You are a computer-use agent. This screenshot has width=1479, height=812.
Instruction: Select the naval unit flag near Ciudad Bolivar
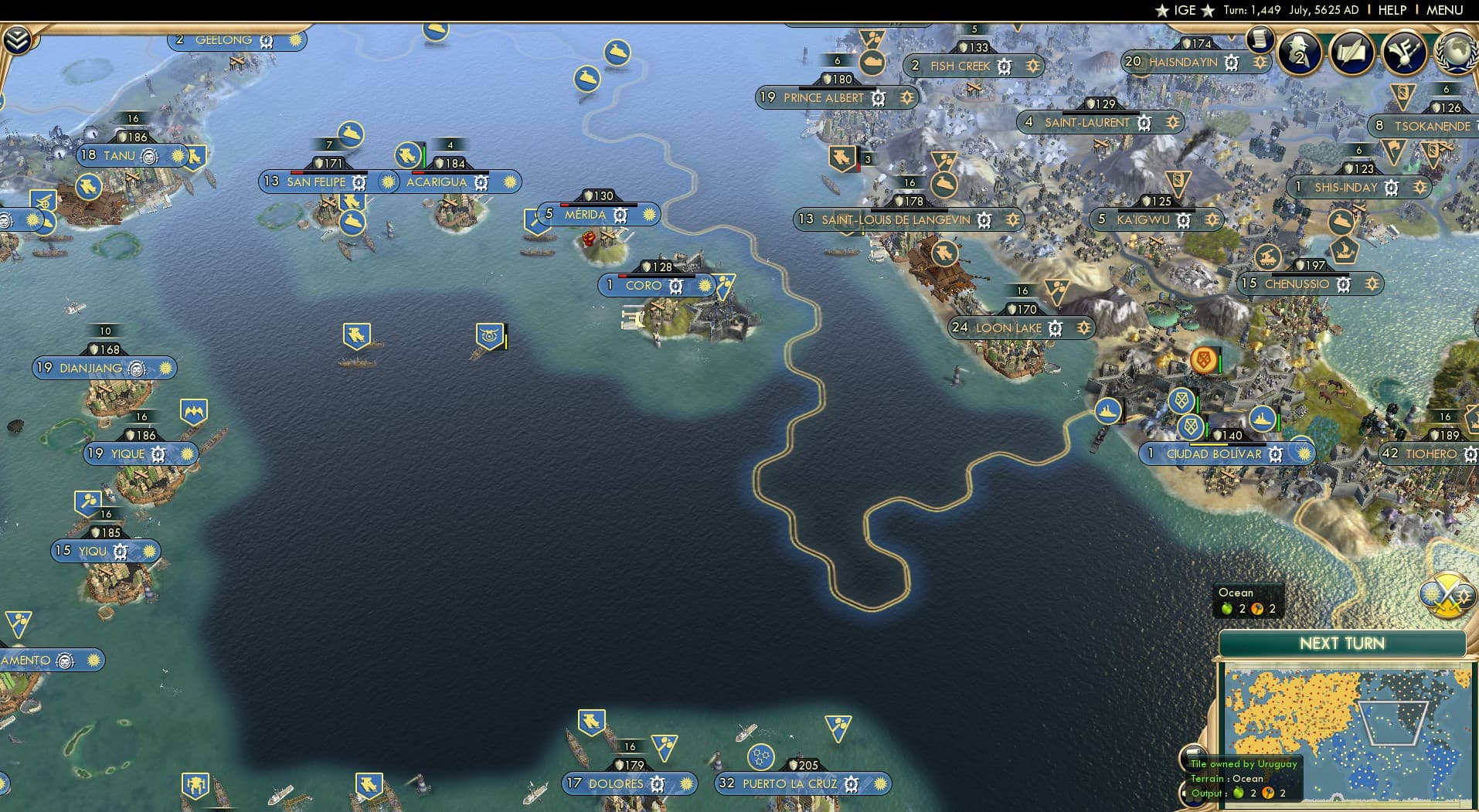tap(1109, 412)
